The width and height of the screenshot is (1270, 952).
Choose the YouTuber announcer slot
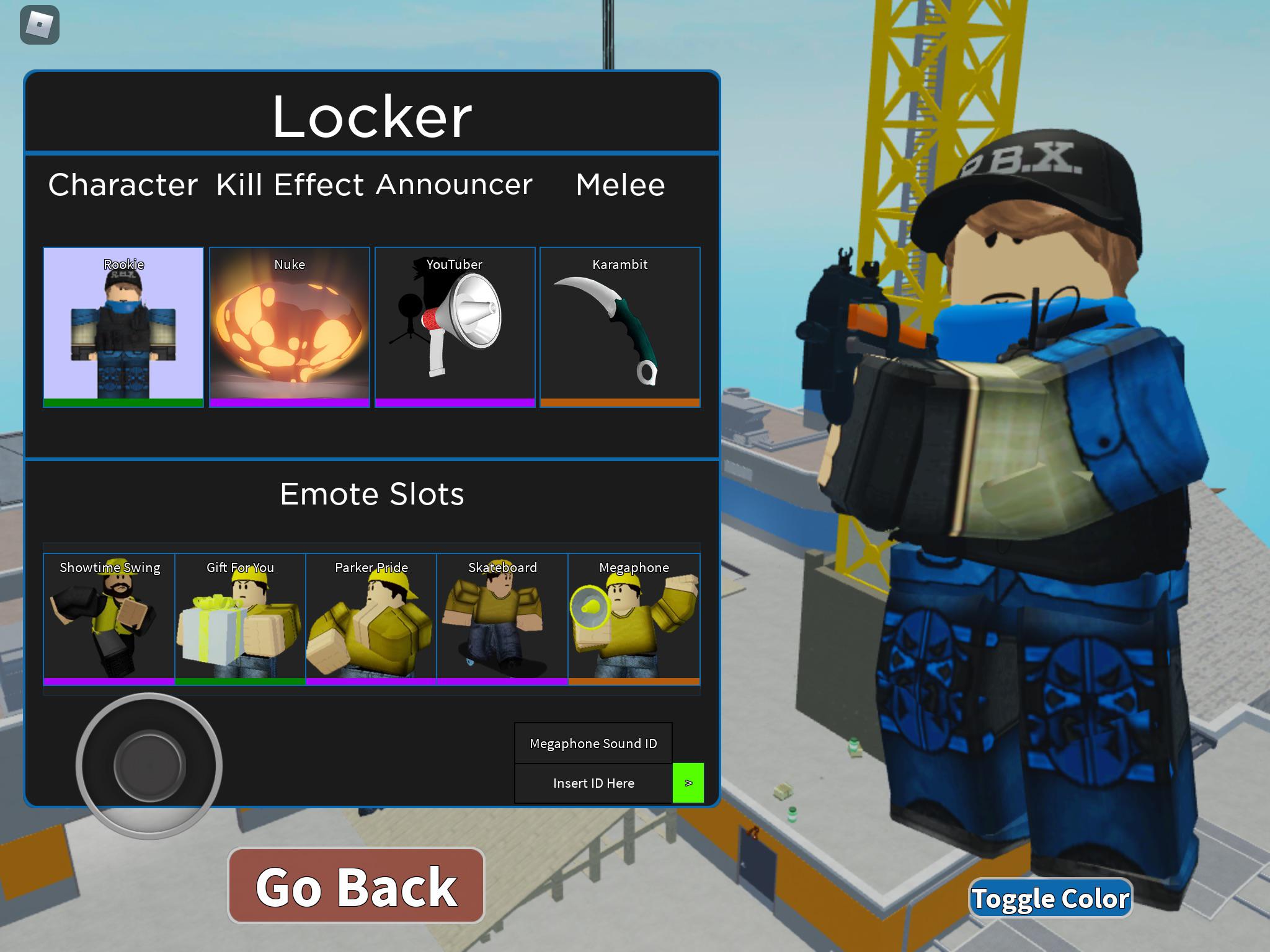click(x=455, y=327)
